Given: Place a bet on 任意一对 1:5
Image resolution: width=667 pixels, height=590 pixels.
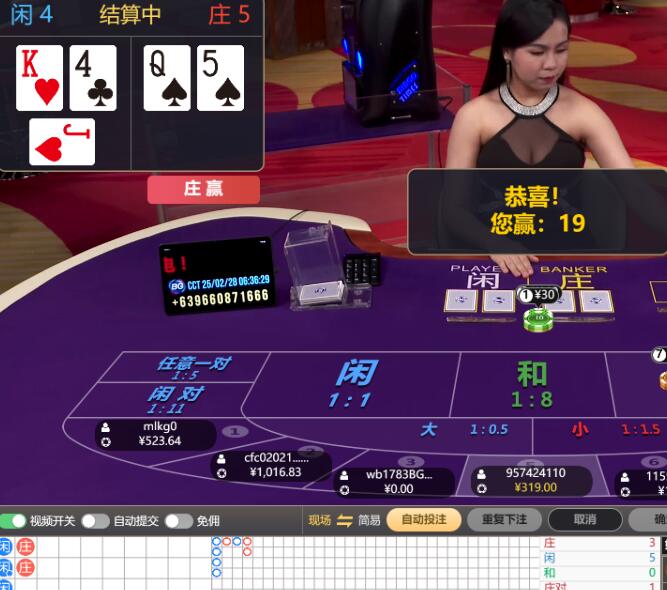Looking at the screenshot, I should tap(190, 367).
